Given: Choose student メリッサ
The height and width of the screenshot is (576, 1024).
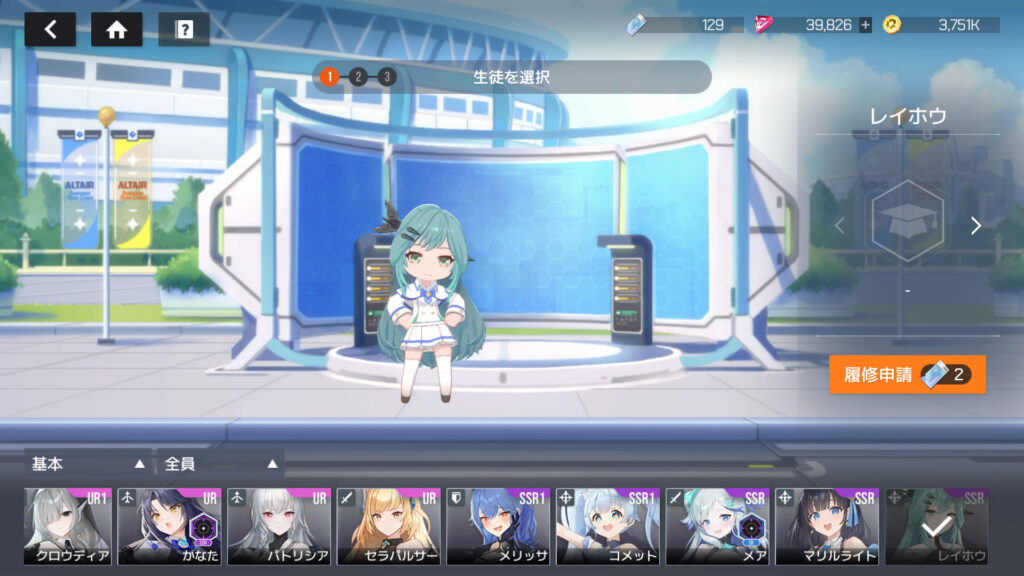Looking at the screenshot, I should [x=498, y=527].
